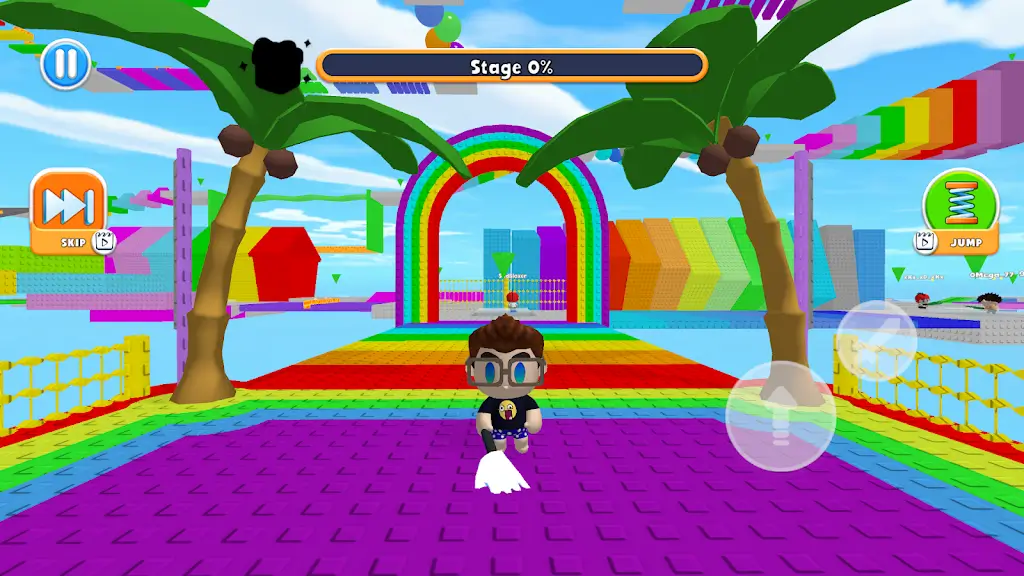The width and height of the screenshot is (1024, 576).
Task: Tap the smaller translucent arrow bubble
Action: coord(876,339)
